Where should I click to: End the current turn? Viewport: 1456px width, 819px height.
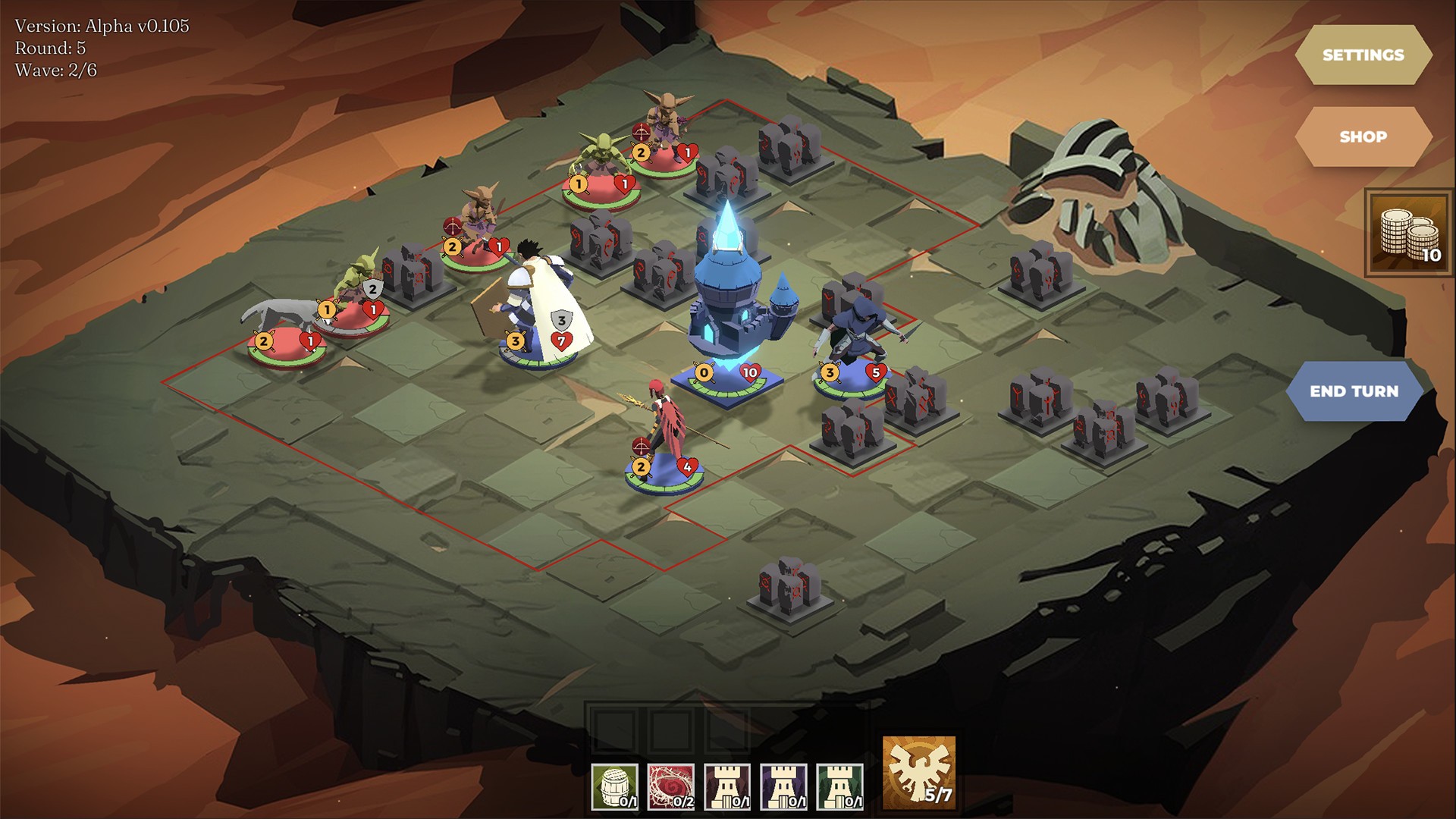point(1354,391)
